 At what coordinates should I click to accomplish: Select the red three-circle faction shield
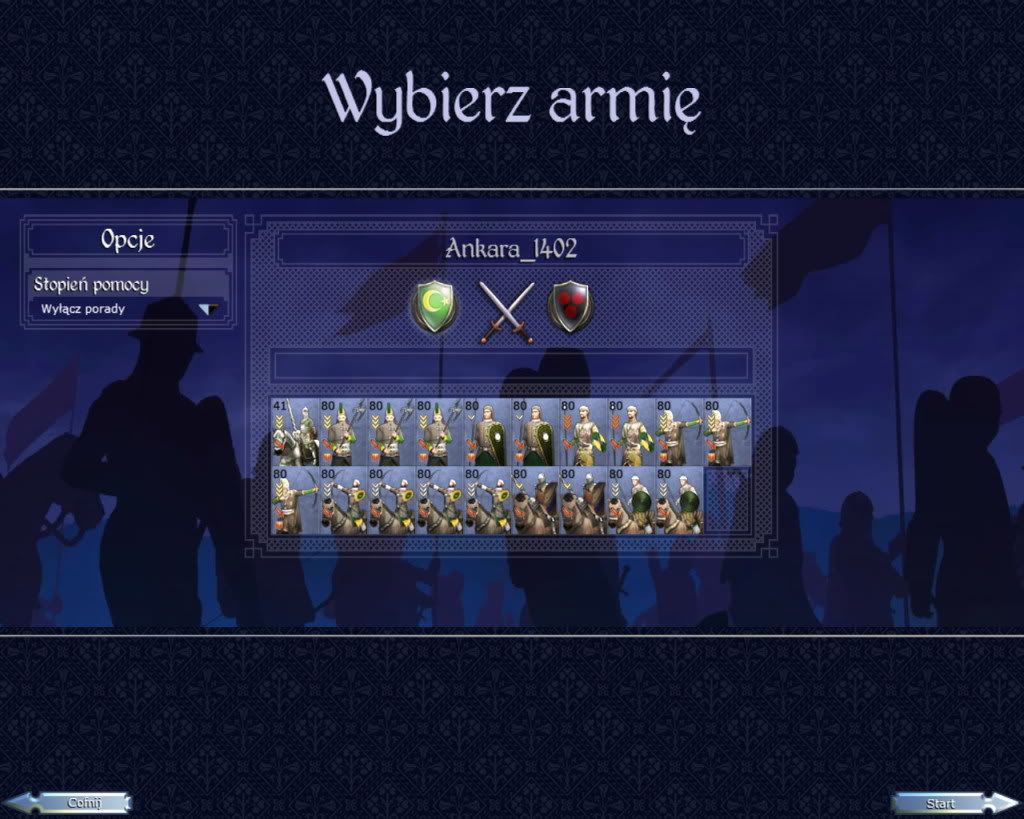[570, 306]
